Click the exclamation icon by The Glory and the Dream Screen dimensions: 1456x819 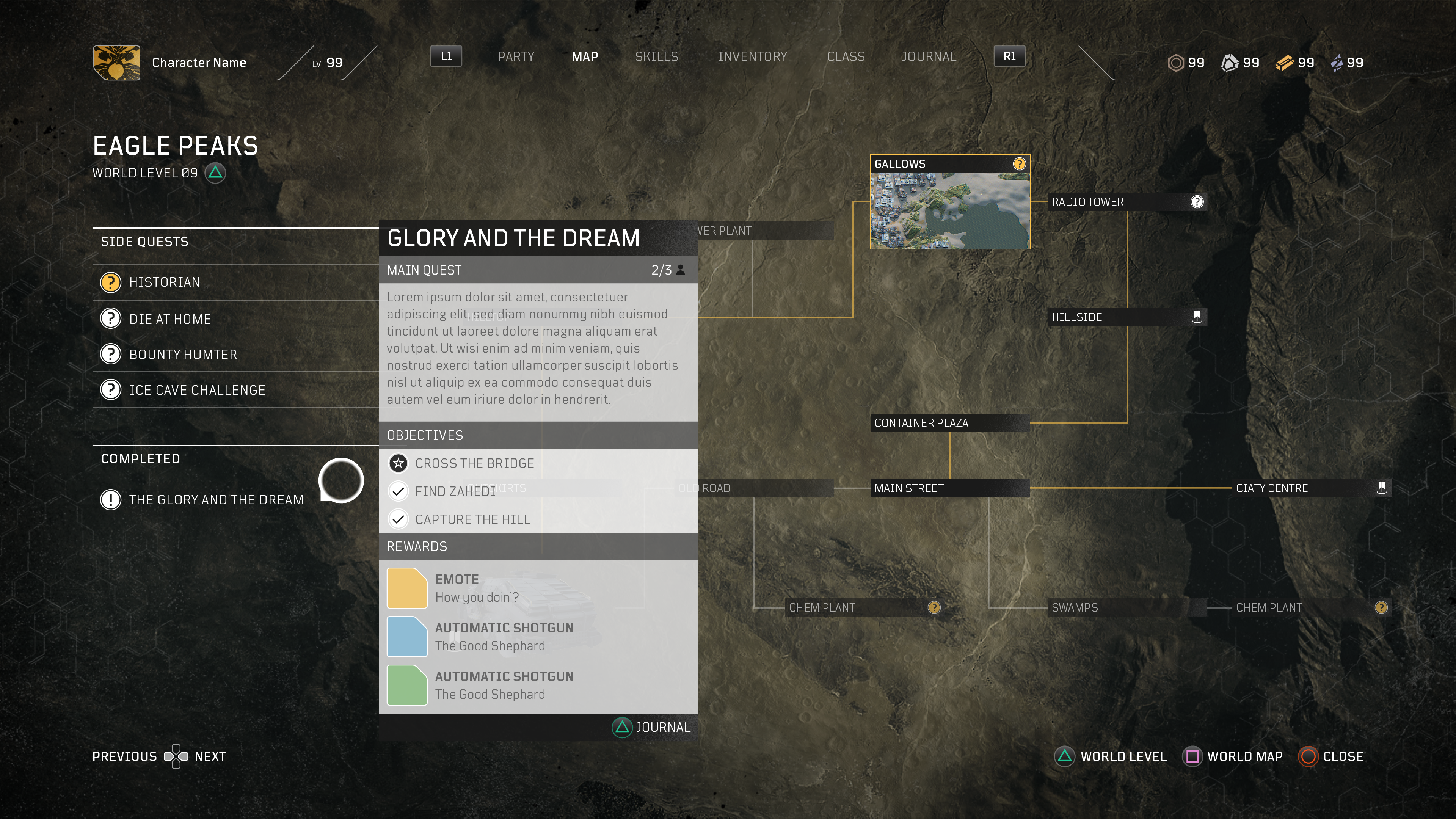[x=110, y=500]
